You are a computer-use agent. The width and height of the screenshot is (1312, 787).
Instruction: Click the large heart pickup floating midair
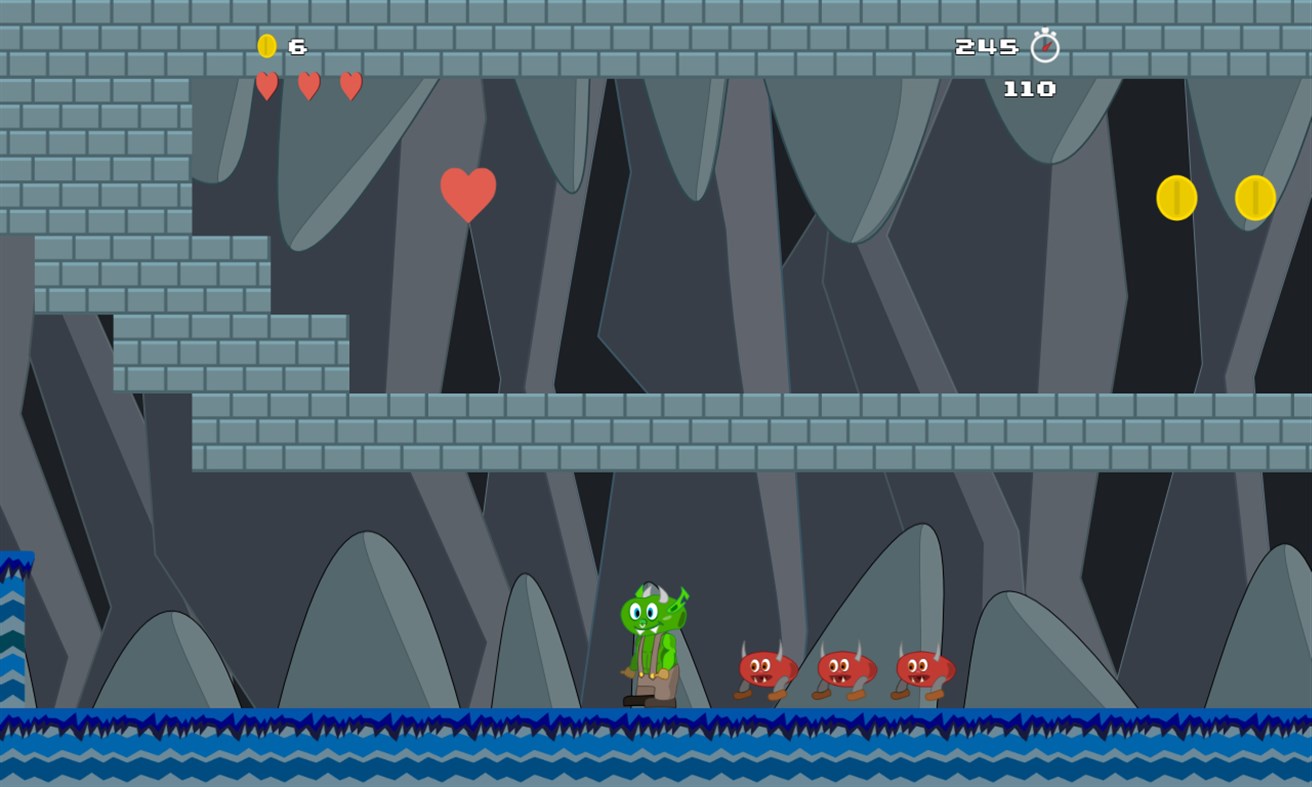467,193
